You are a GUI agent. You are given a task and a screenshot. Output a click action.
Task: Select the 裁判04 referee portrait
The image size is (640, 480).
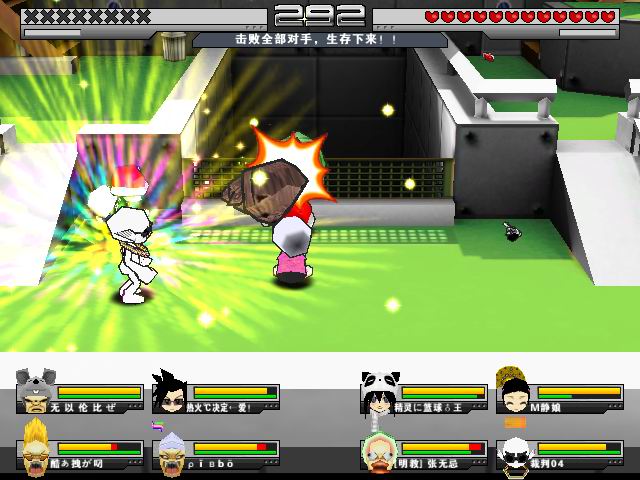(514, 450)
